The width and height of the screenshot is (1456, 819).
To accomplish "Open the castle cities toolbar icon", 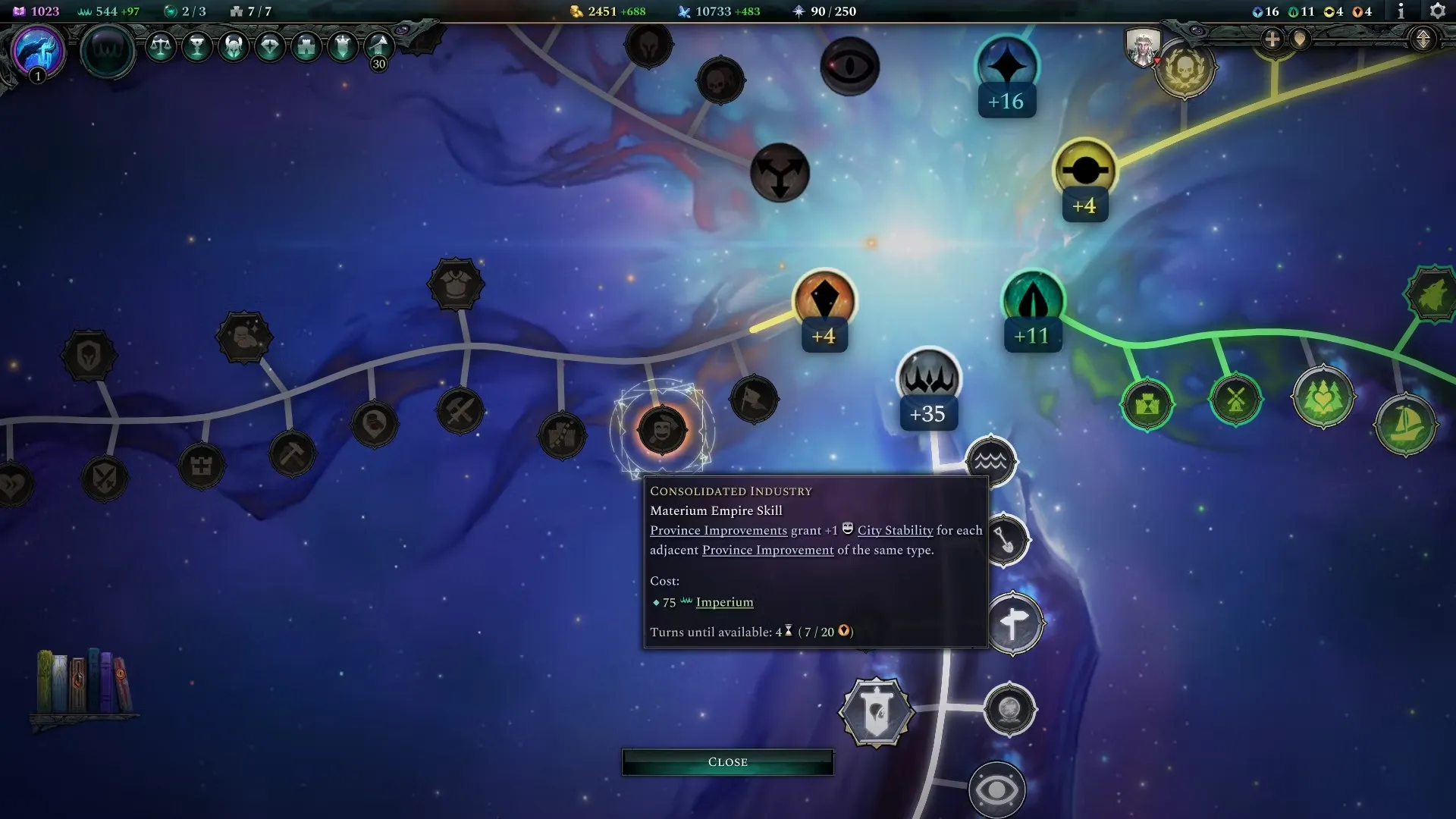I will coord(306,47).
